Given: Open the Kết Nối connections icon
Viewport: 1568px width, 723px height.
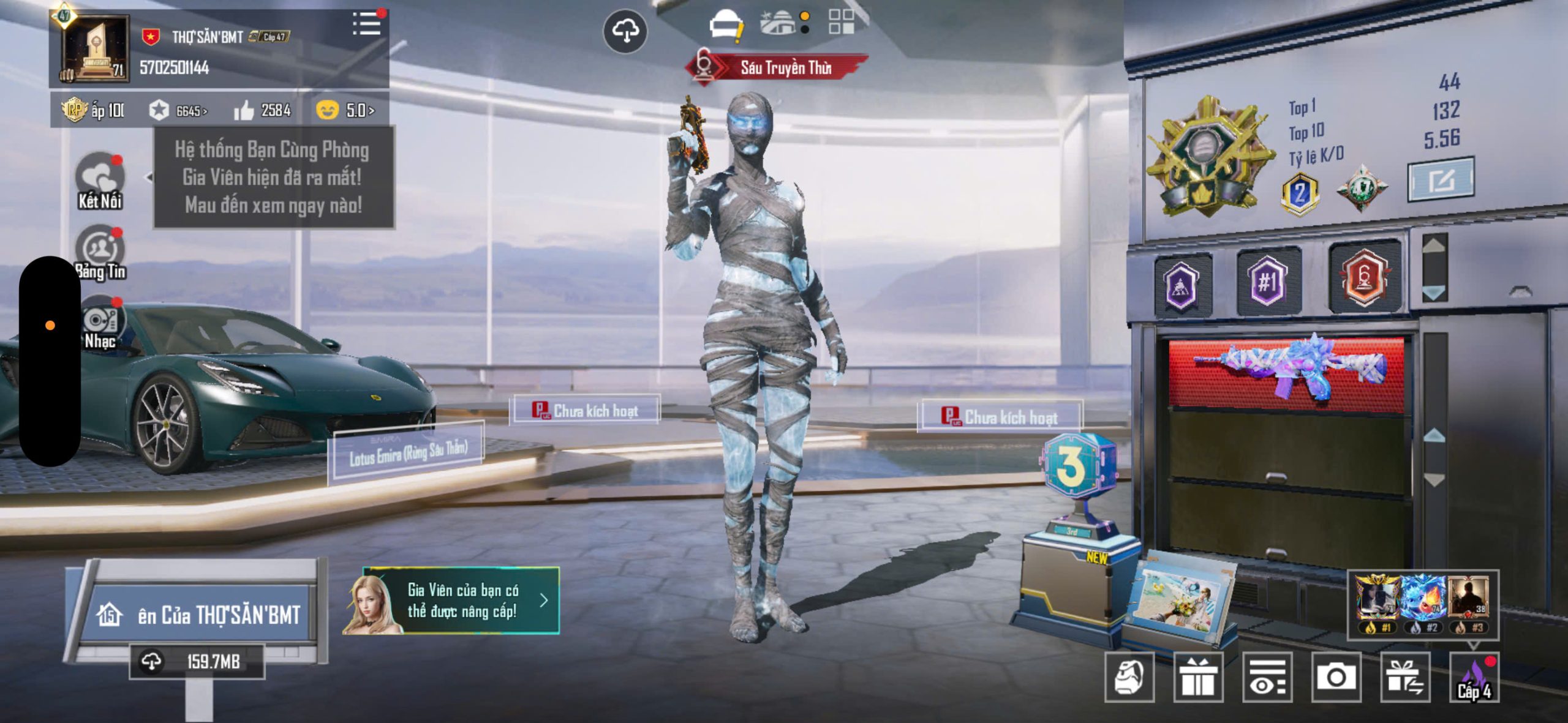Looking at the screenshot, I should click(x=99, y=182).
